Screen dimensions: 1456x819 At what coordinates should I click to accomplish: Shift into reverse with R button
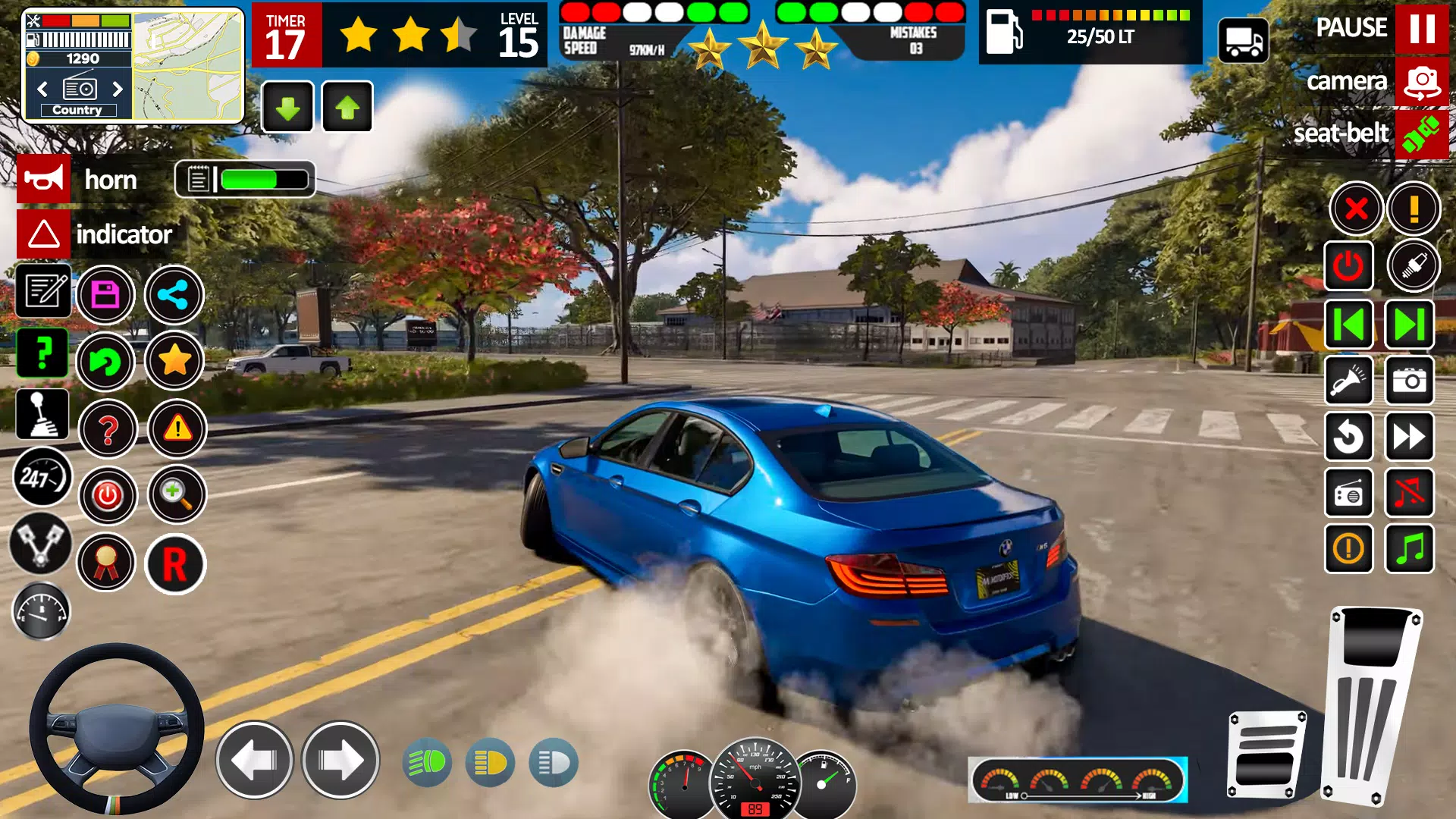tap(175, 564)
